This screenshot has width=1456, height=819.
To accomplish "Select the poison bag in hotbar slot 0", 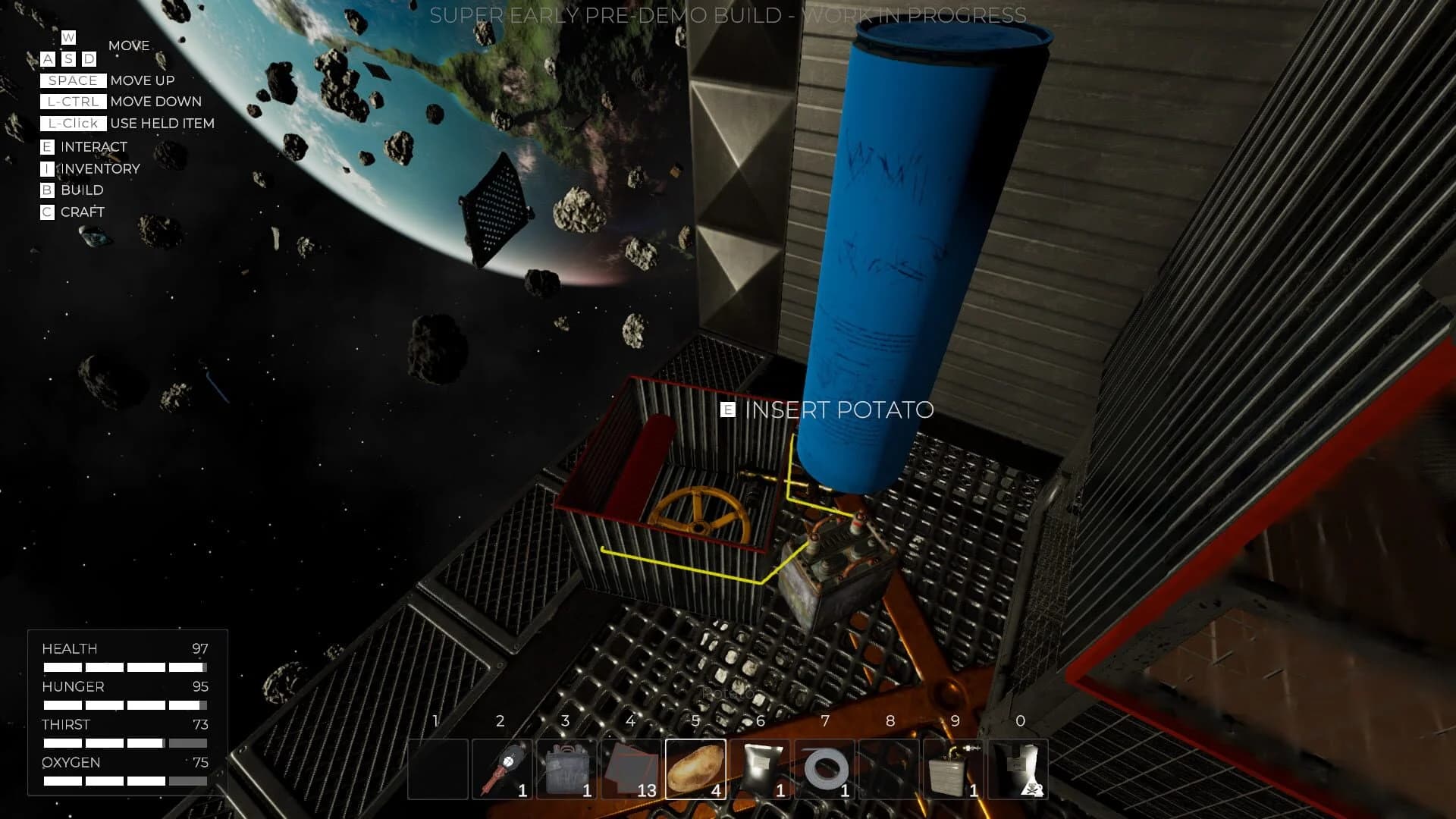I will (1020, 768).
